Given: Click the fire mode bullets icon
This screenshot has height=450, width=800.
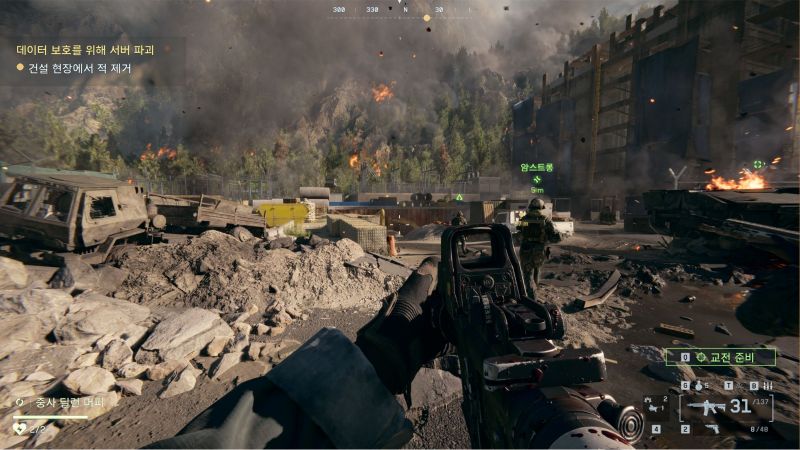Looking at the screenshot, I should click(767, 385).
